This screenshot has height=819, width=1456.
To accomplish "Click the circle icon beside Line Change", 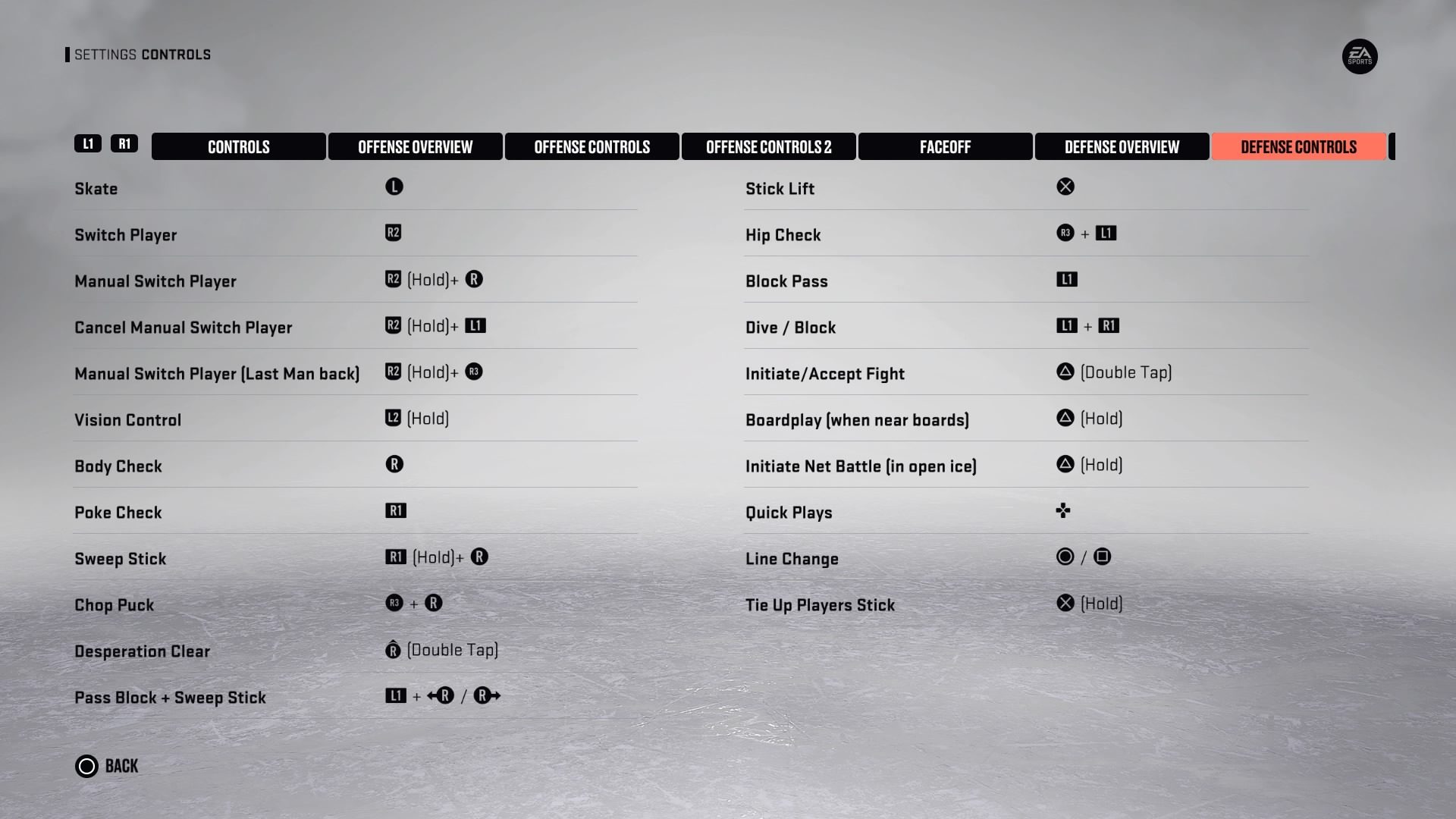I will (1065, 557).
